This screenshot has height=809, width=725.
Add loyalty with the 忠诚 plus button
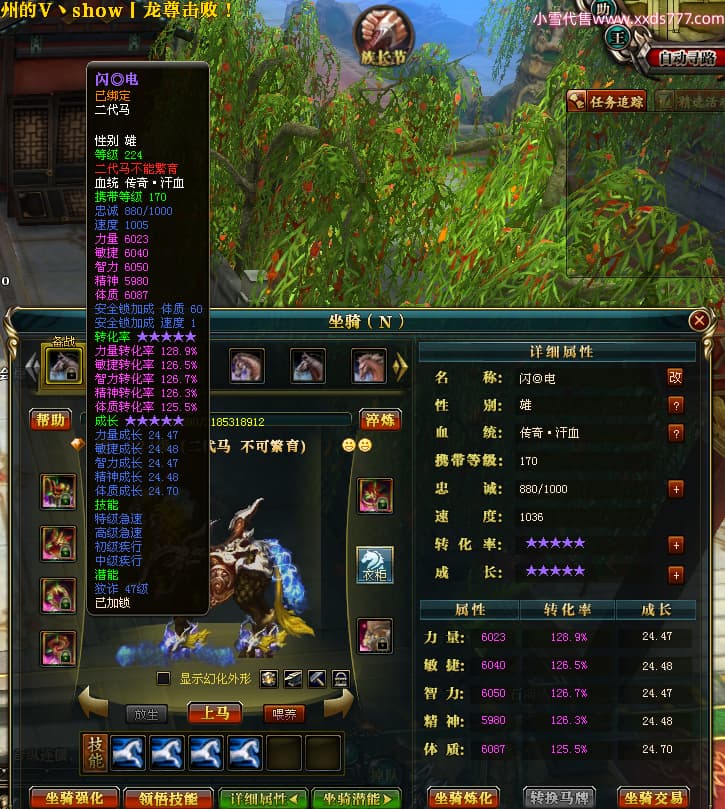[x=676, y=489]
